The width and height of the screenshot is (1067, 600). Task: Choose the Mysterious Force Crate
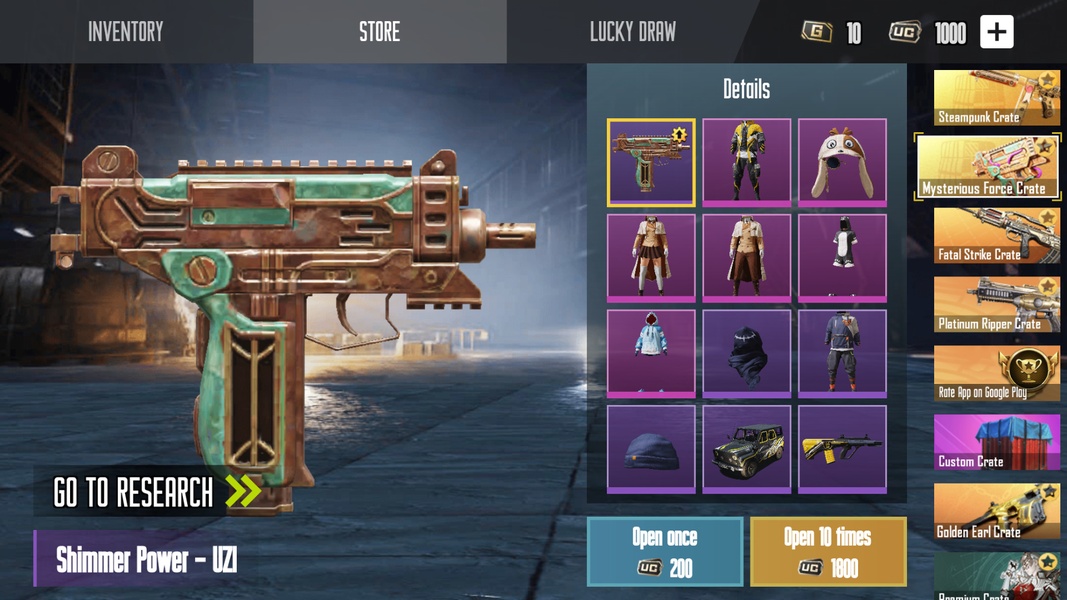(988, 167)
